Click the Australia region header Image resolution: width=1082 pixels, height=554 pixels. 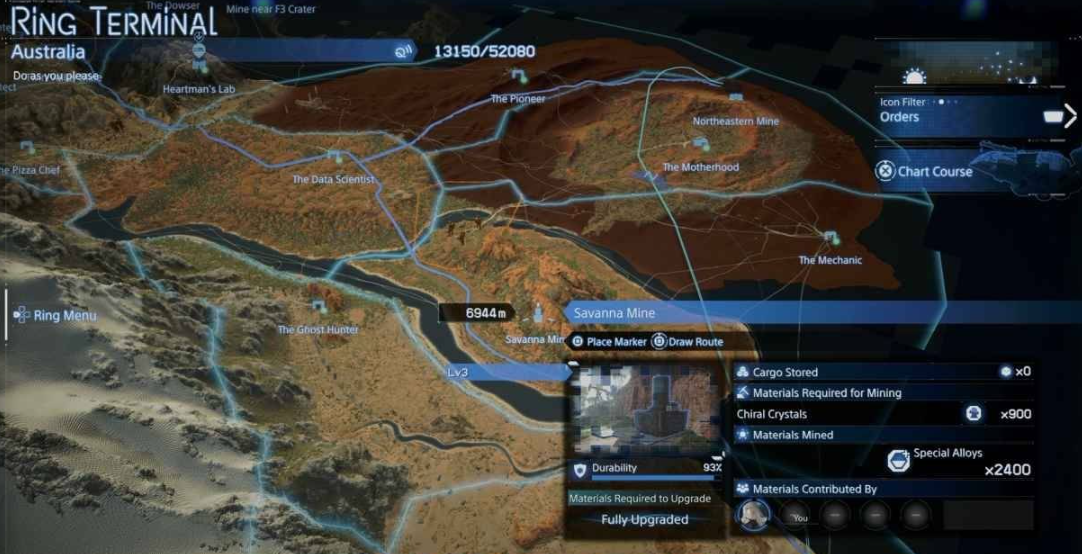[200, 52]
